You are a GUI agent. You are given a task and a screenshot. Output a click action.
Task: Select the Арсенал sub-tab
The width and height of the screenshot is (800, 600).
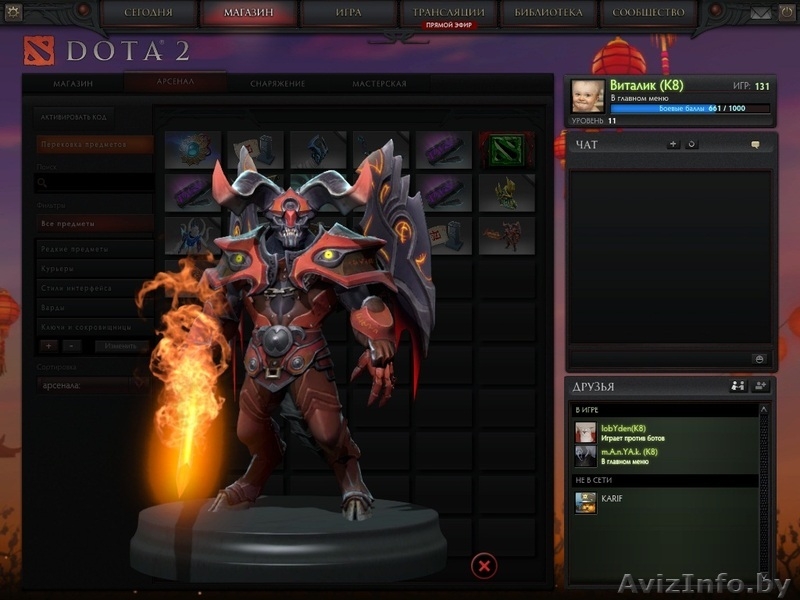(174, 84)
